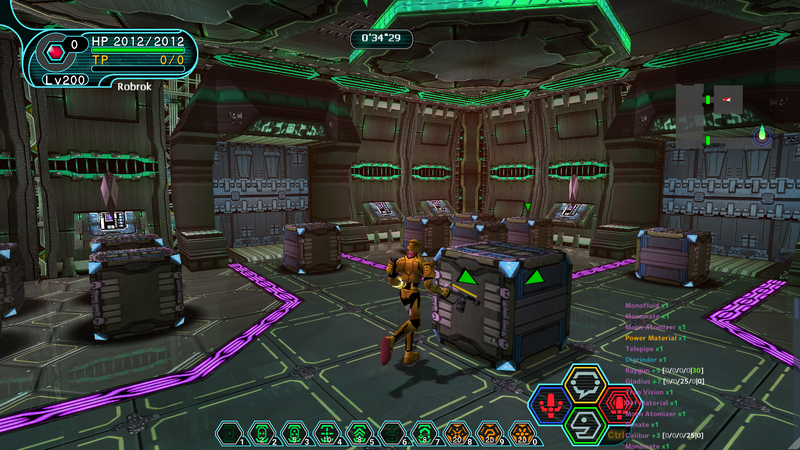Select the green beacon marker beside the minimap

(x=762, y=134)
